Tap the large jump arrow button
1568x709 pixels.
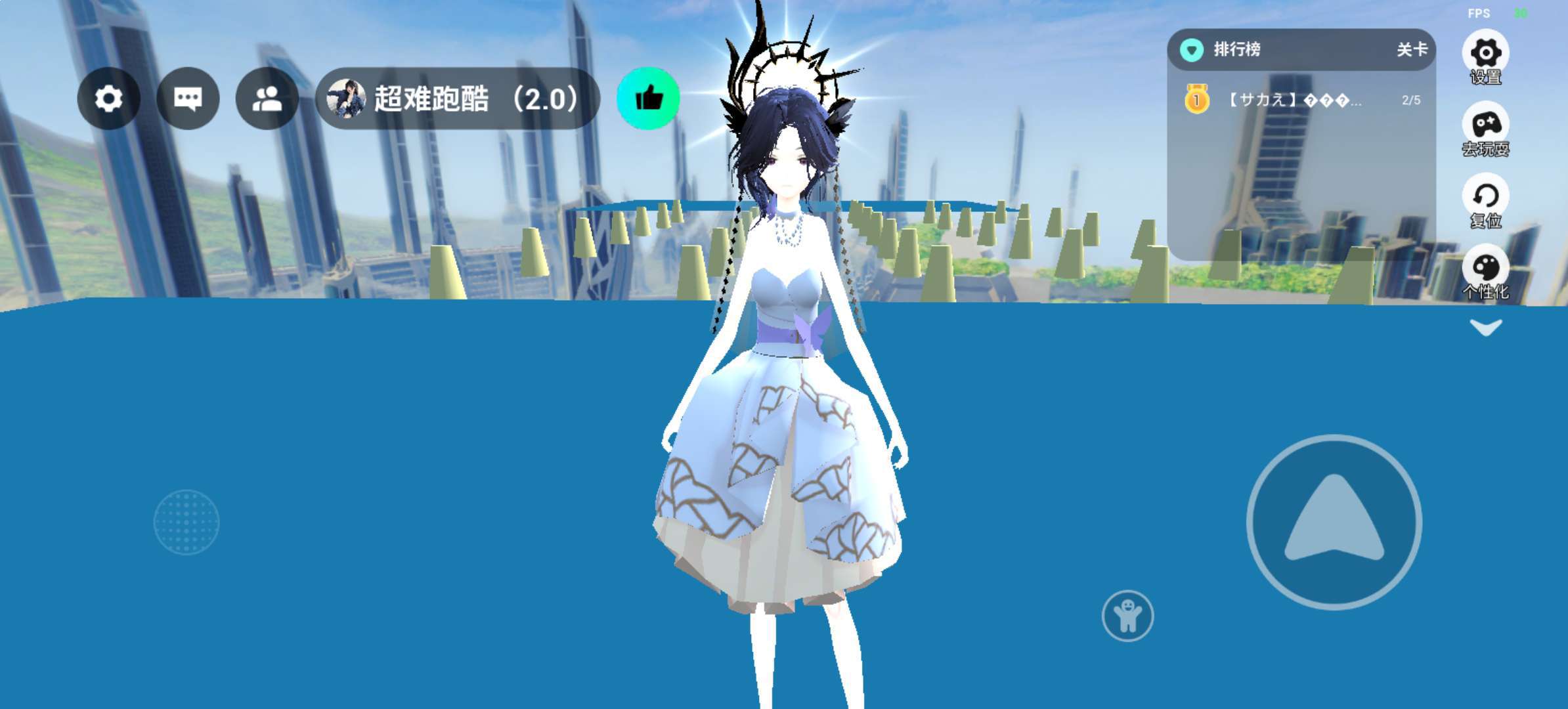coord(1334,522)
